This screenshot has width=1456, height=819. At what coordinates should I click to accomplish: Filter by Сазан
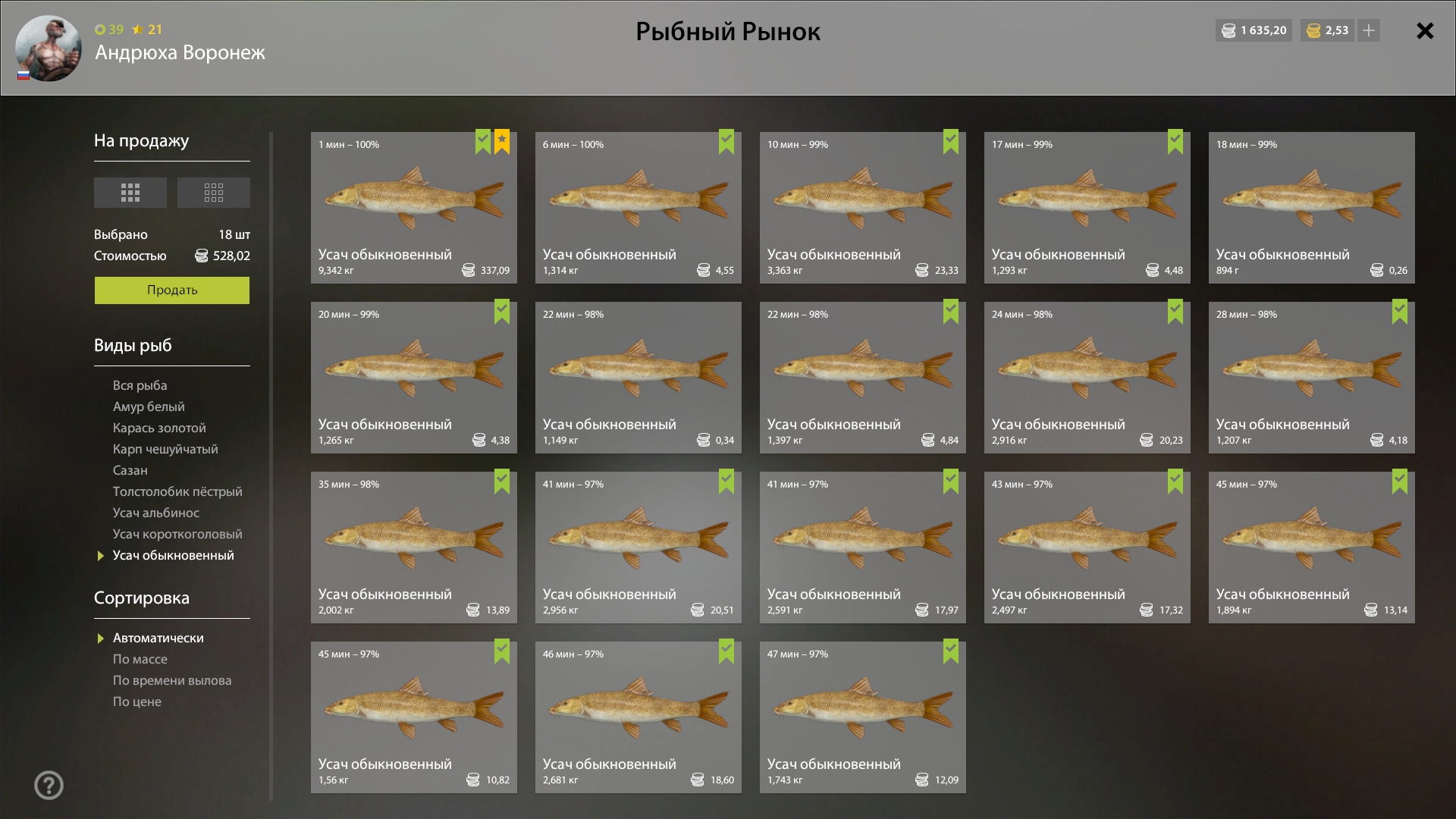click(130, 470)
